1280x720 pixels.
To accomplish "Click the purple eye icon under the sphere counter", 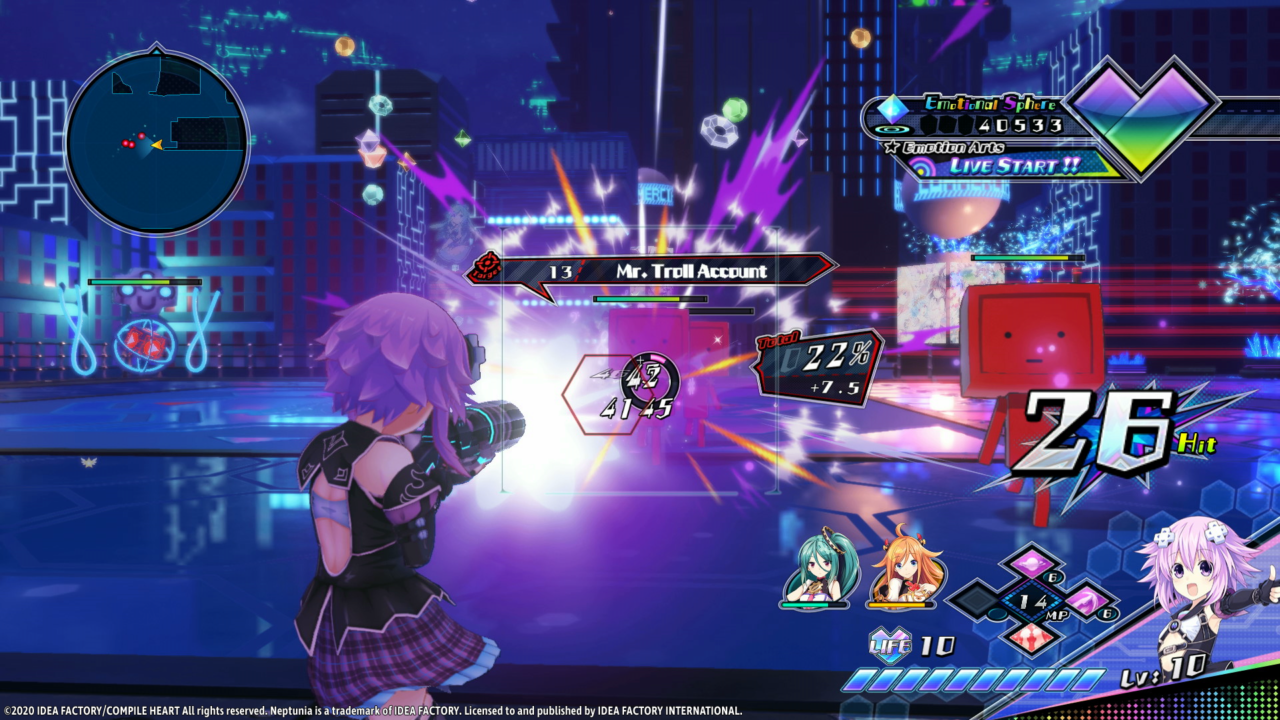I will coord(890,129).
